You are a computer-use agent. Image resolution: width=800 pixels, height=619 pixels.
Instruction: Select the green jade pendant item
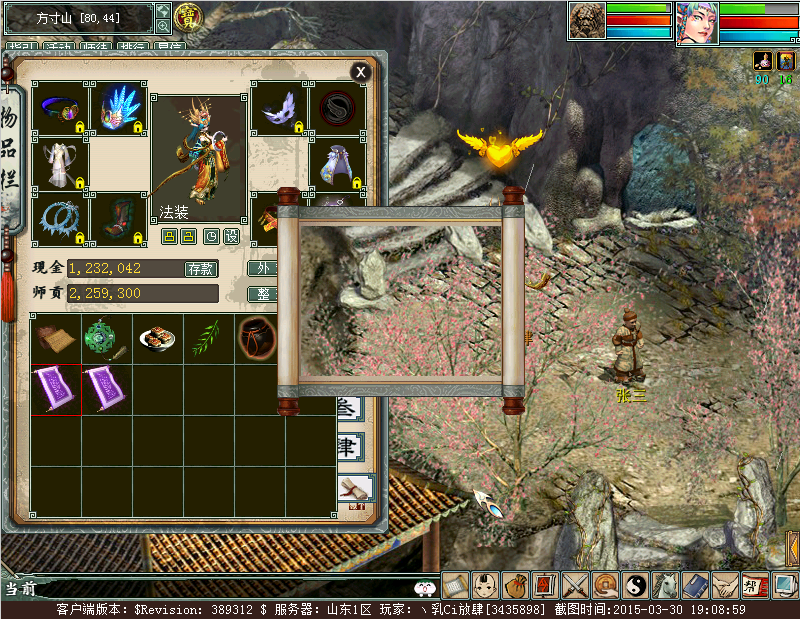pos(105,338)
